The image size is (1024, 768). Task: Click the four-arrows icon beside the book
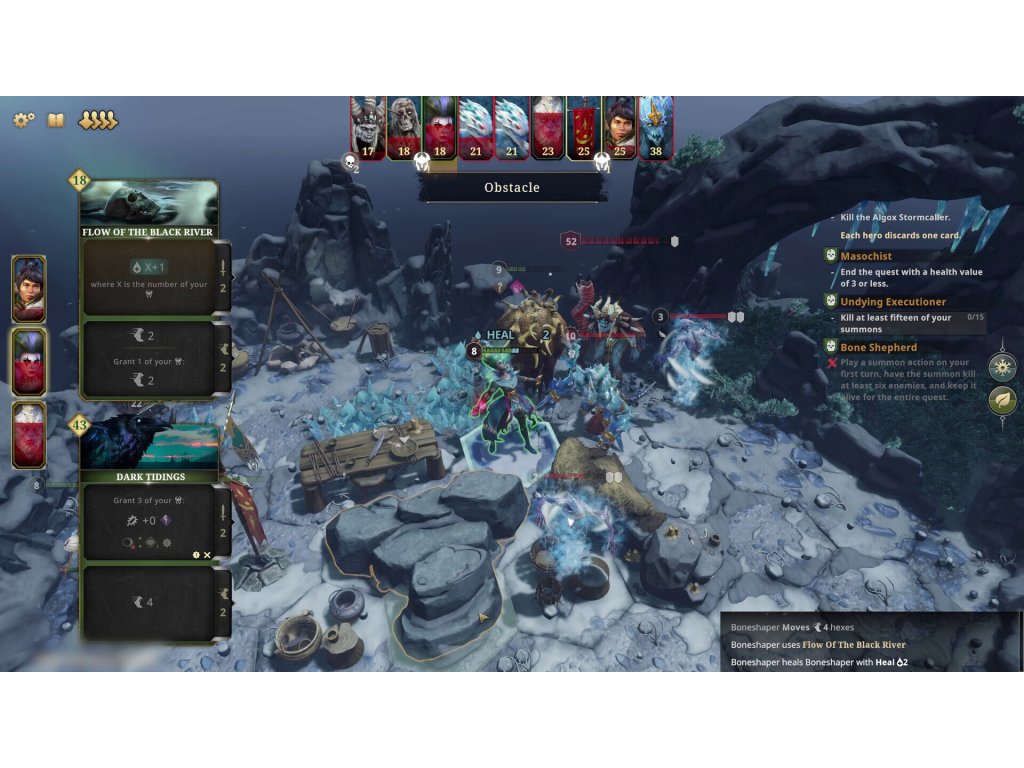pos(98,120)
